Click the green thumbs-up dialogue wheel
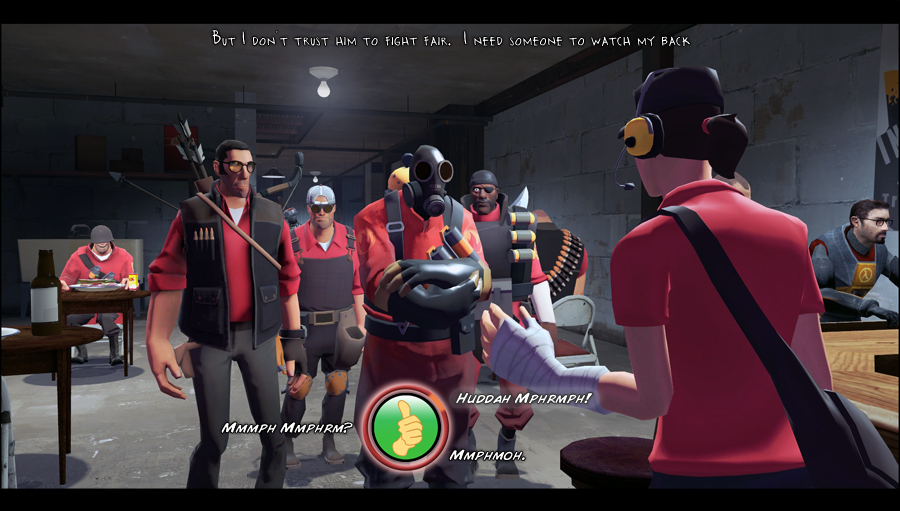This screenshot has width=900, height=511. [x=405, y=425]
